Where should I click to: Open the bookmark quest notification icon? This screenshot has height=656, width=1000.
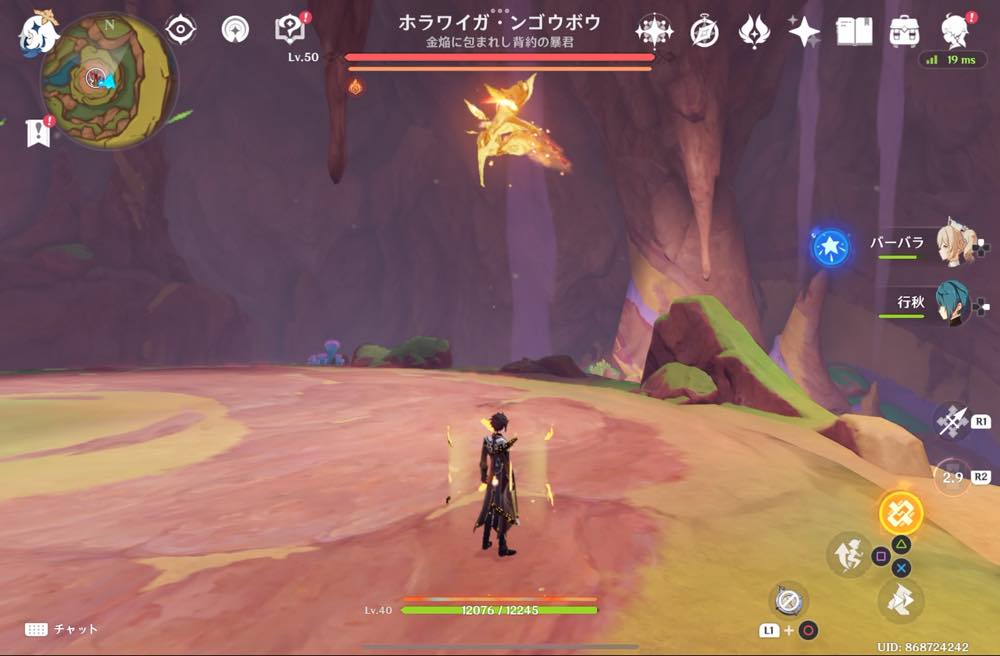38,132
